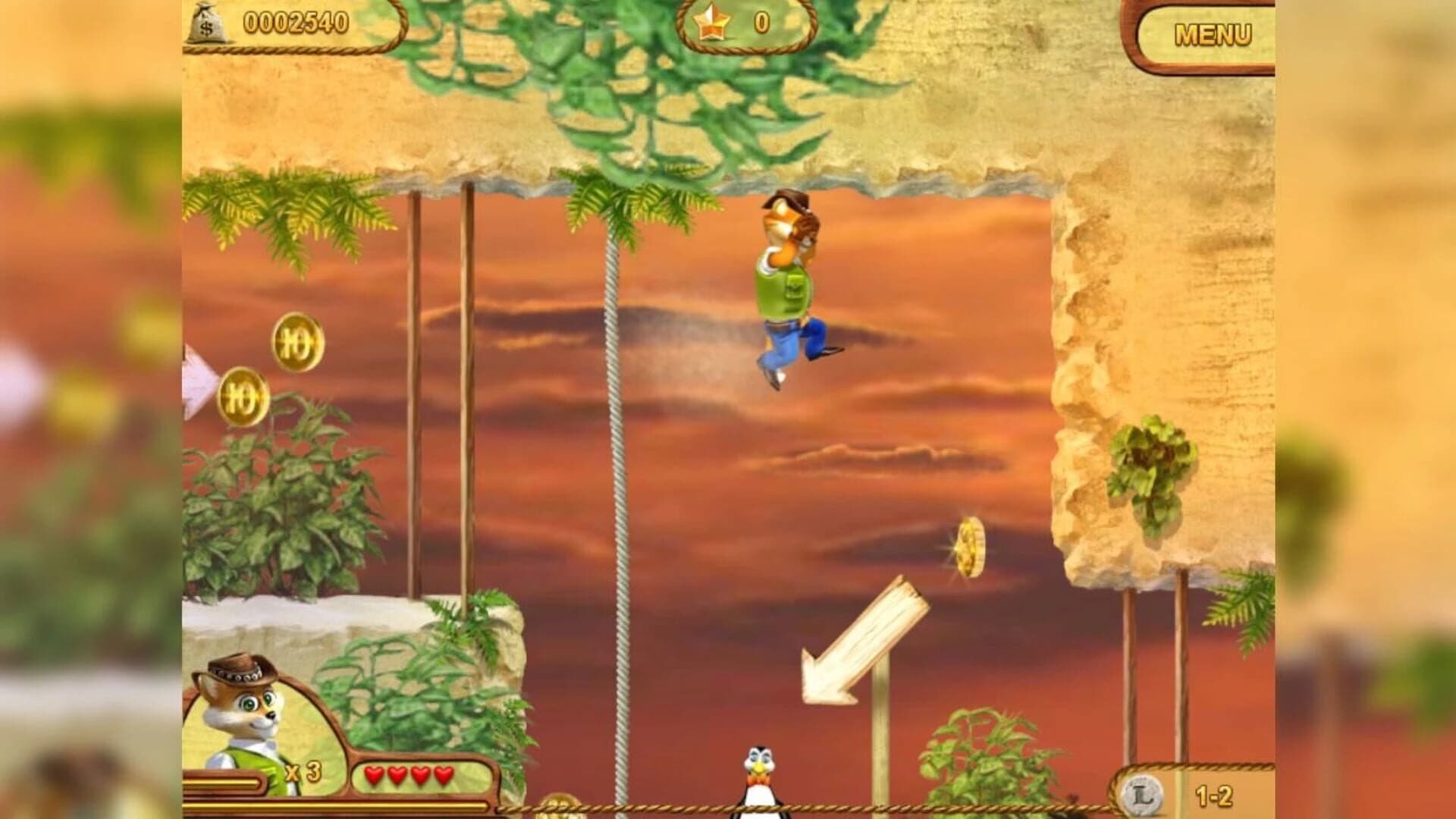The height and width of the screenshot is (819, 1456).
Task: Click the score number 0002540 in the header
Action: 294,23
